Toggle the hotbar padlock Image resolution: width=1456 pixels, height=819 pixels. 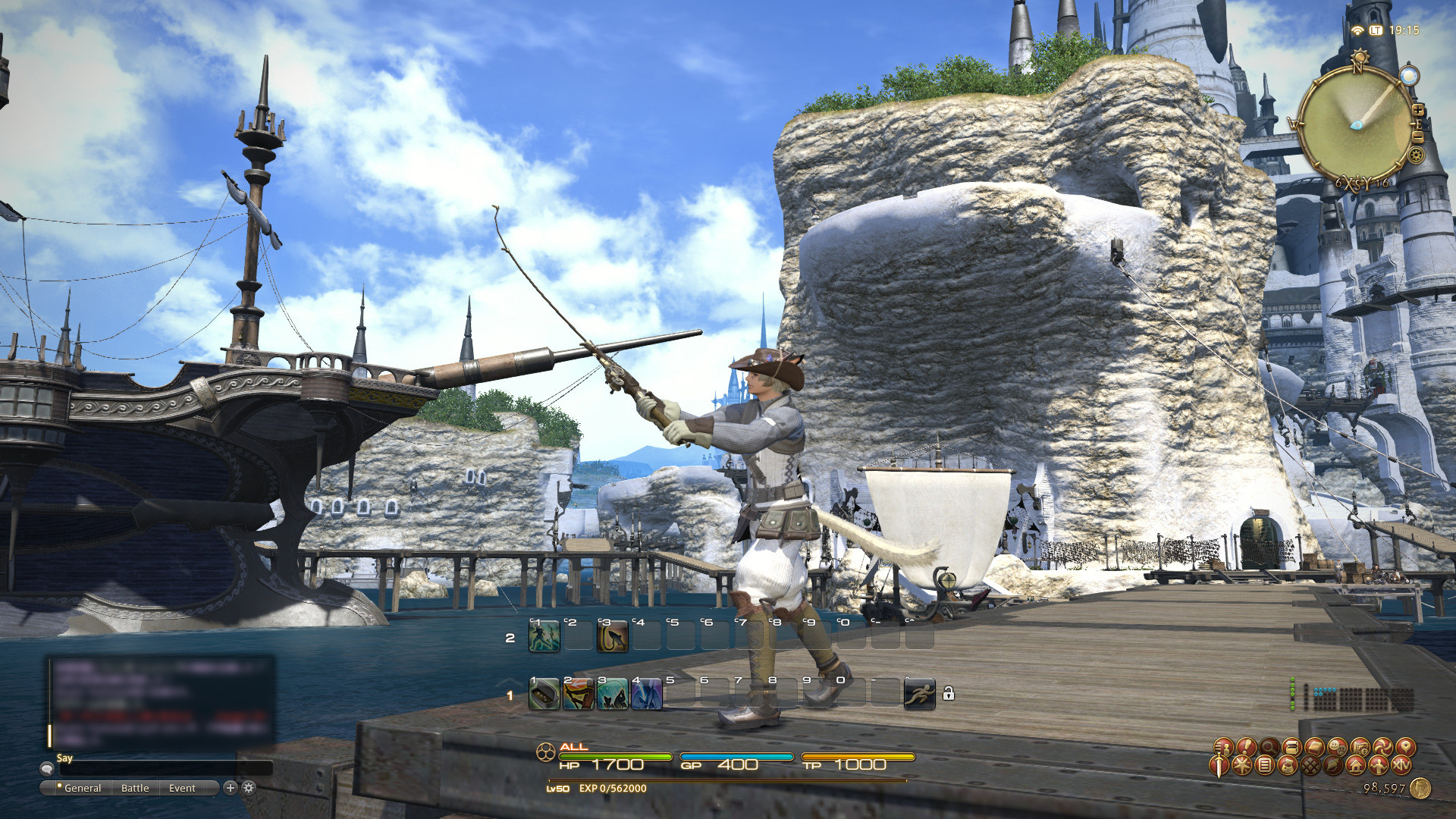[x=949, y=693]
